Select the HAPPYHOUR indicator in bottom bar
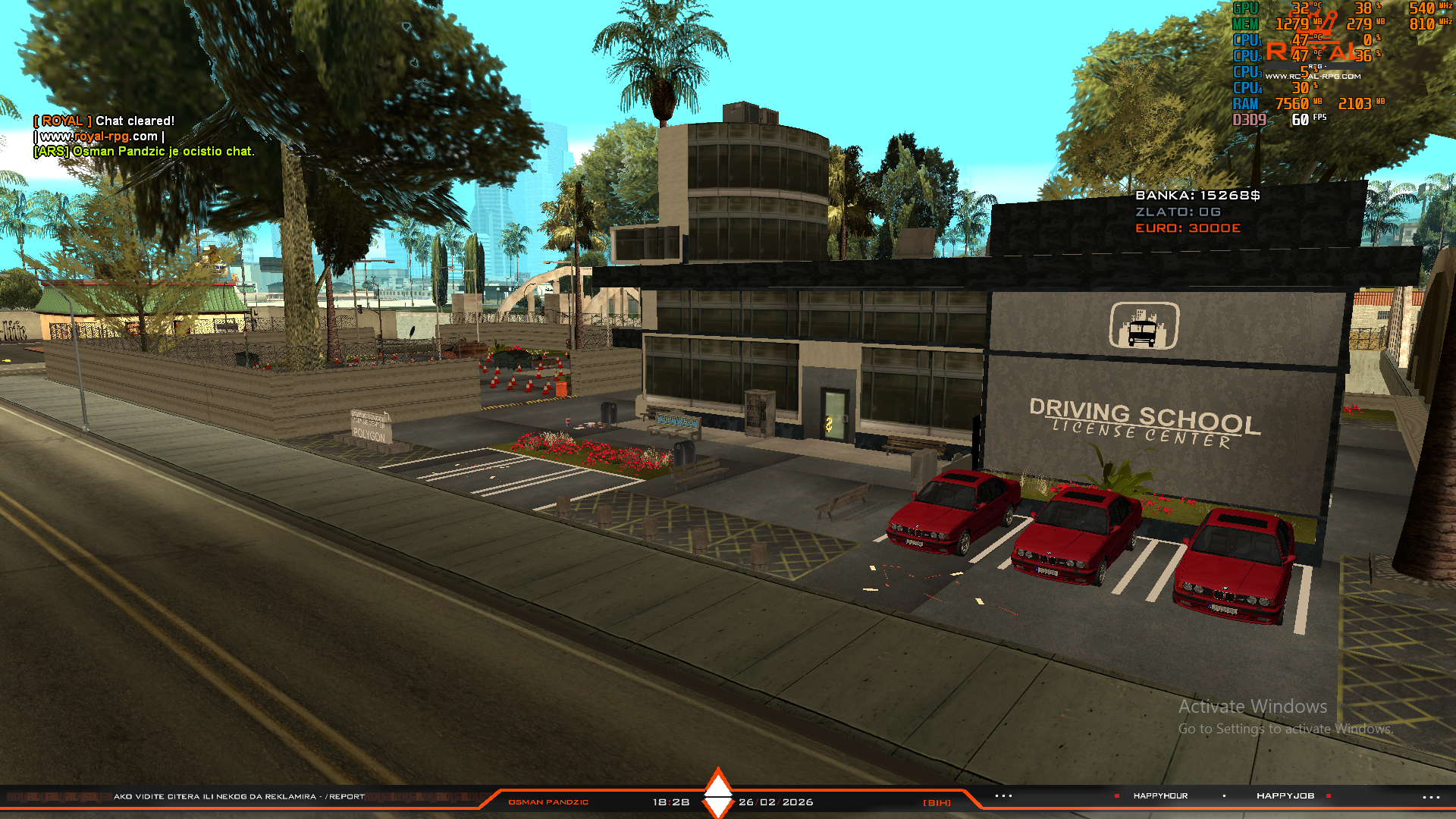Viewport: 1456px width, 819px height. pos(1160,796)
